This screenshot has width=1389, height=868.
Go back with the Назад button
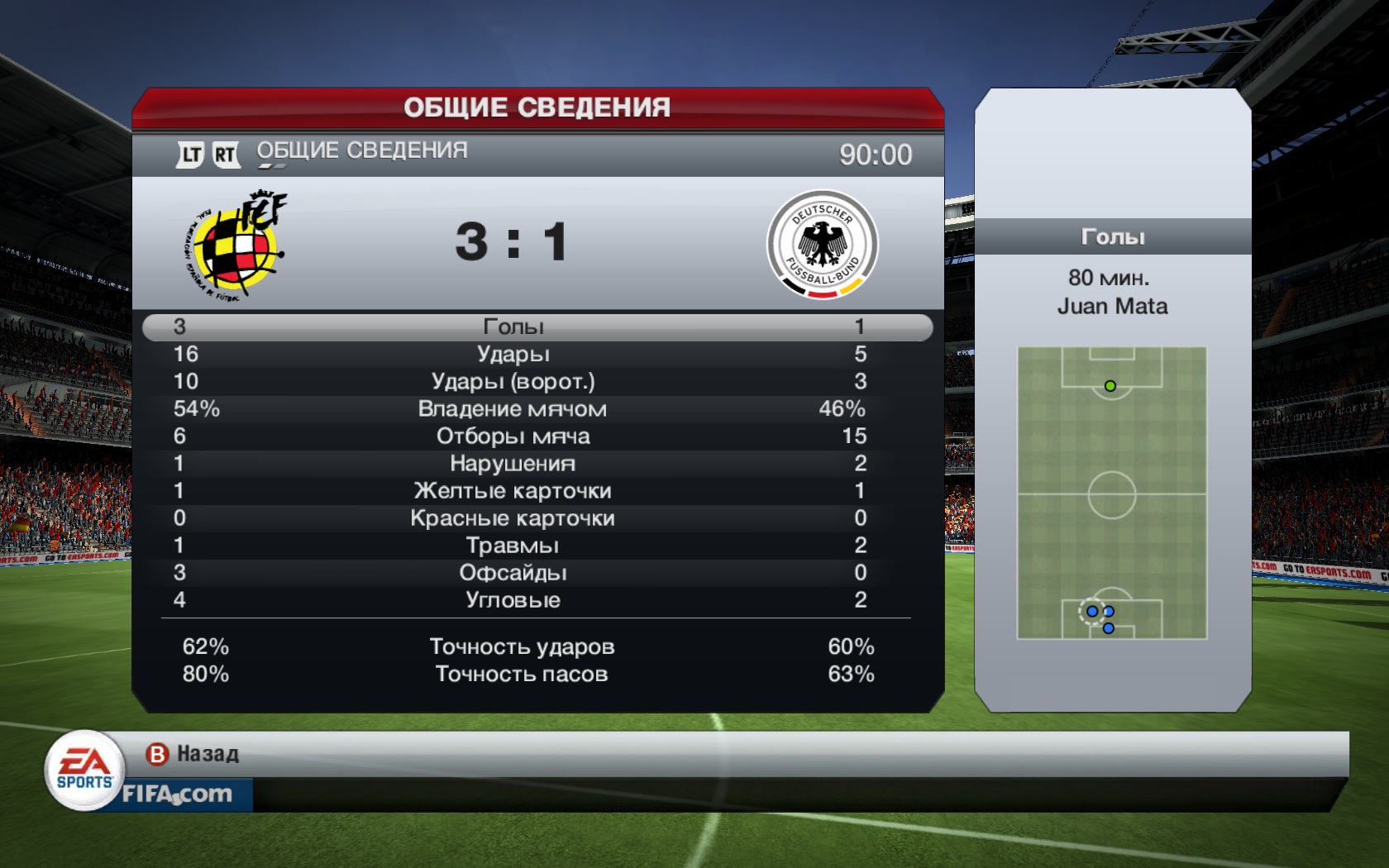click(193, 754)
